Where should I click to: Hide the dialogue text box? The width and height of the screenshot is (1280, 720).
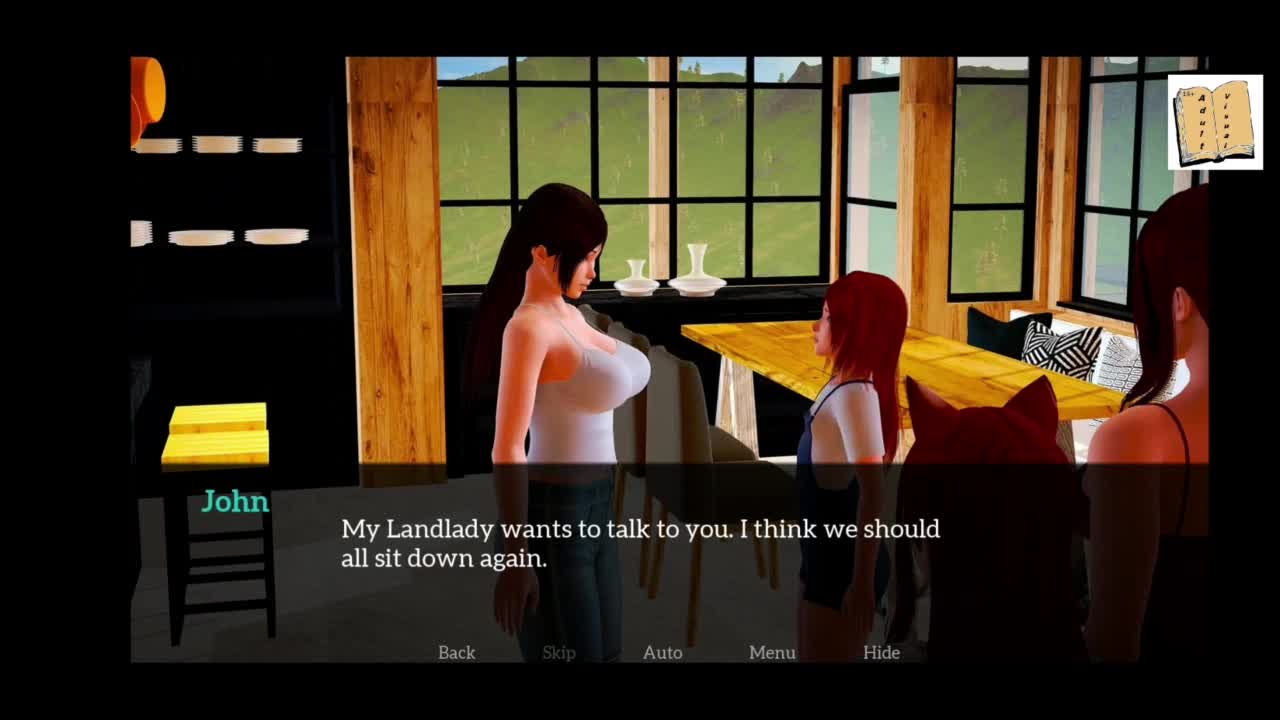(x=881, y=652)
